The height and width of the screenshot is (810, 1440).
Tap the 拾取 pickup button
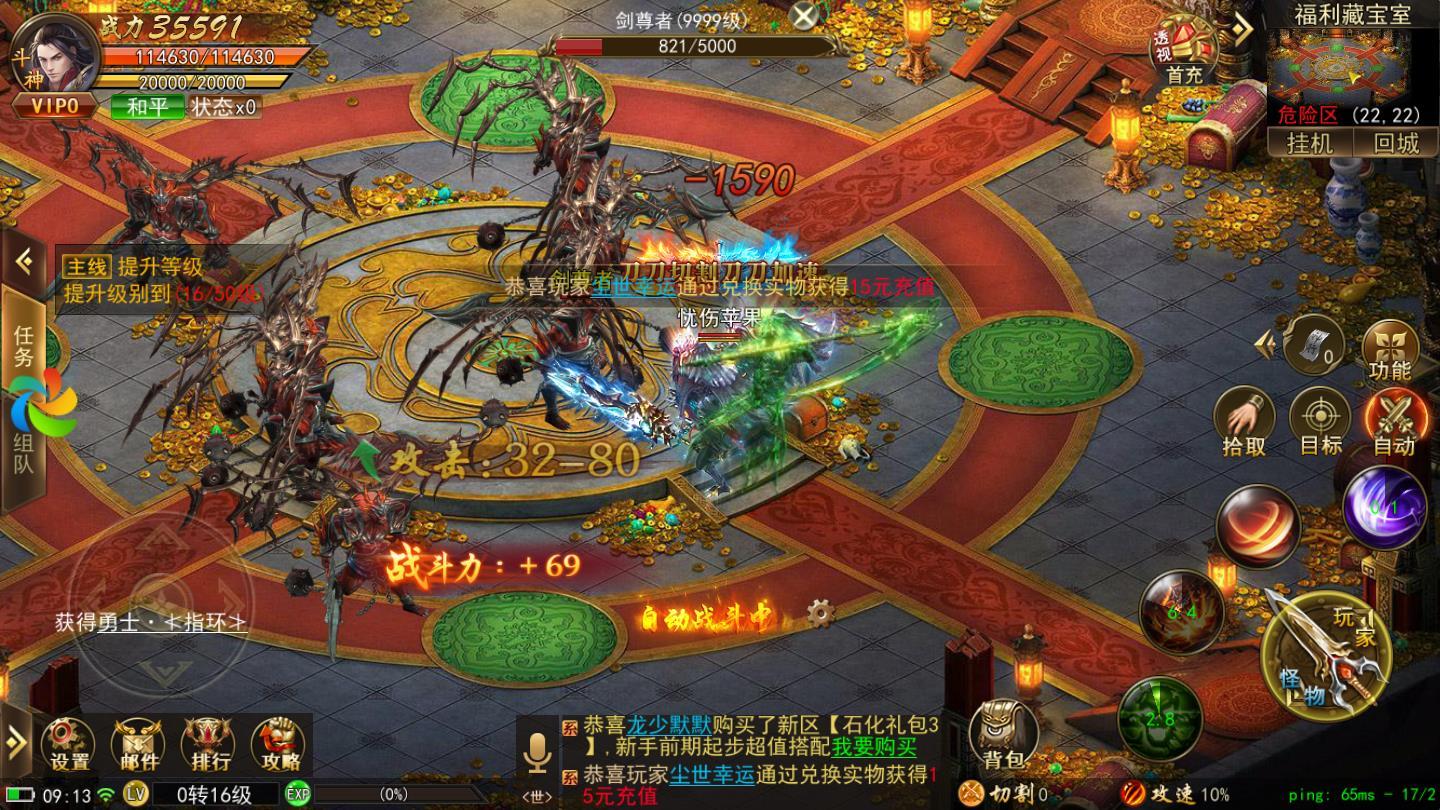point(1244,423)
